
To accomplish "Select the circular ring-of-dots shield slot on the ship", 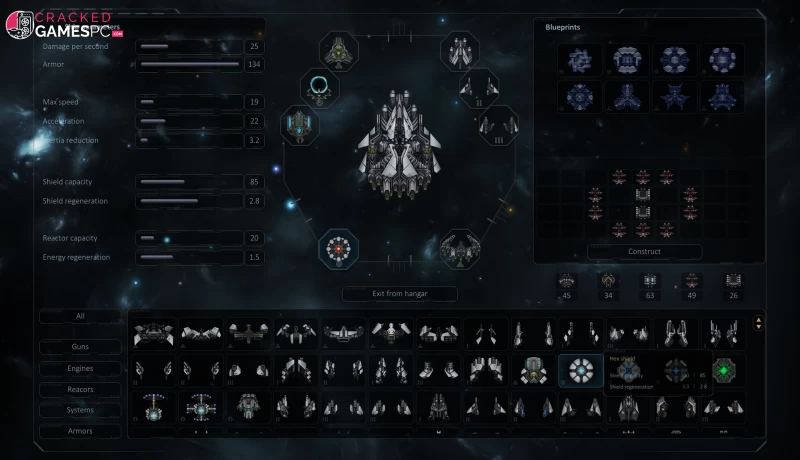I will click(339, 248).
